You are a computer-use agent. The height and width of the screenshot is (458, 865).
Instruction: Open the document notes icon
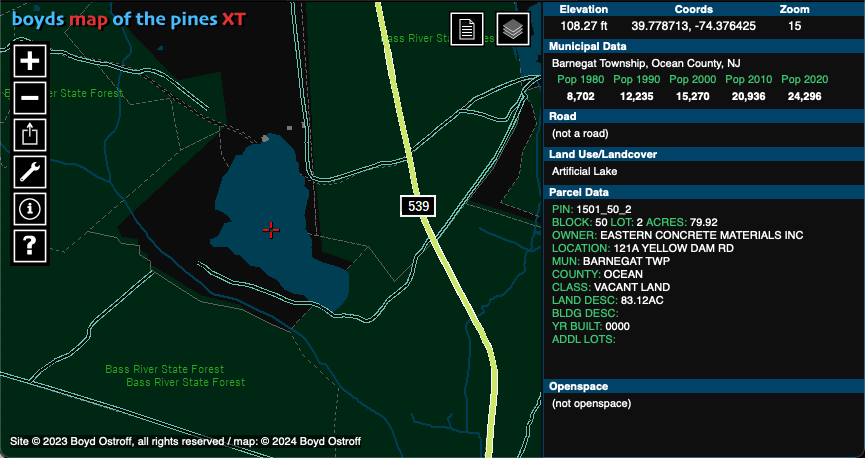pos(467,30)
